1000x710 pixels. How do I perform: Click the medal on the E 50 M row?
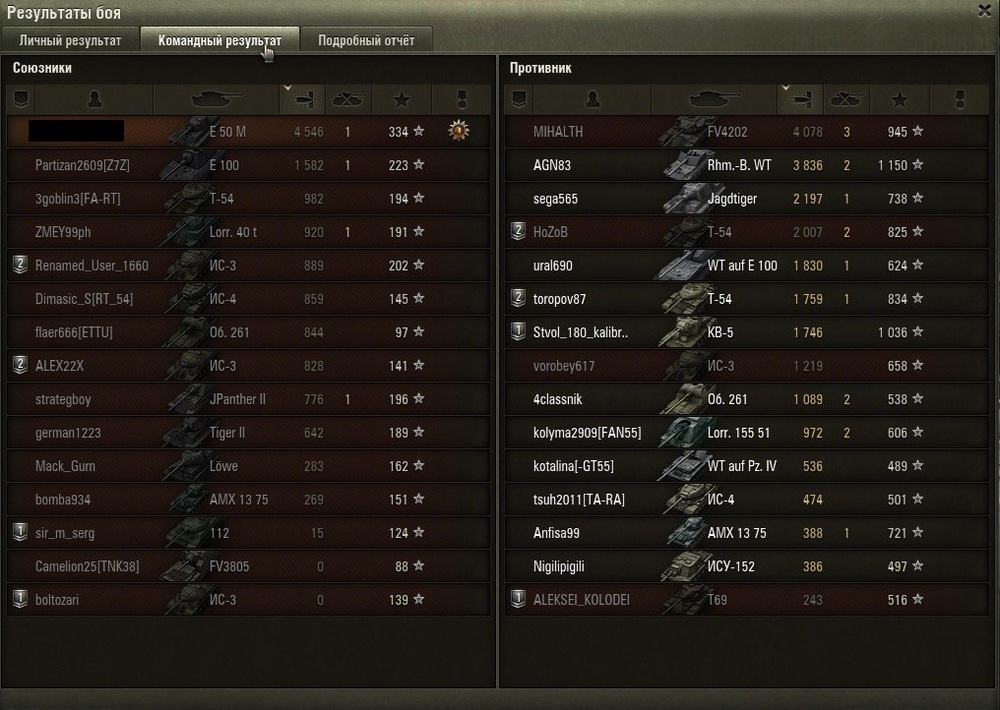click(459, 131)
